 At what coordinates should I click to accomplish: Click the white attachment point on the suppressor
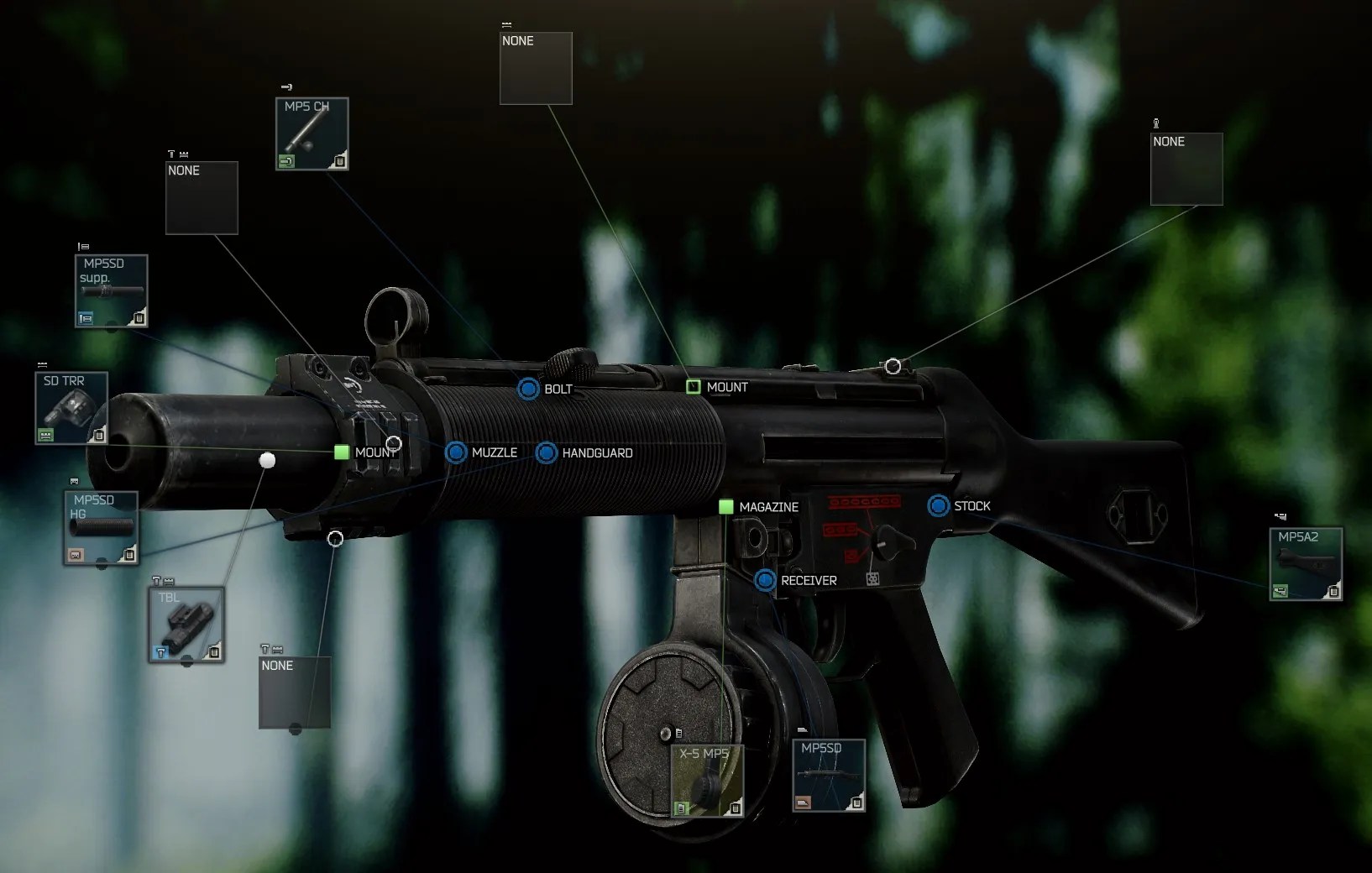(266, 460)
